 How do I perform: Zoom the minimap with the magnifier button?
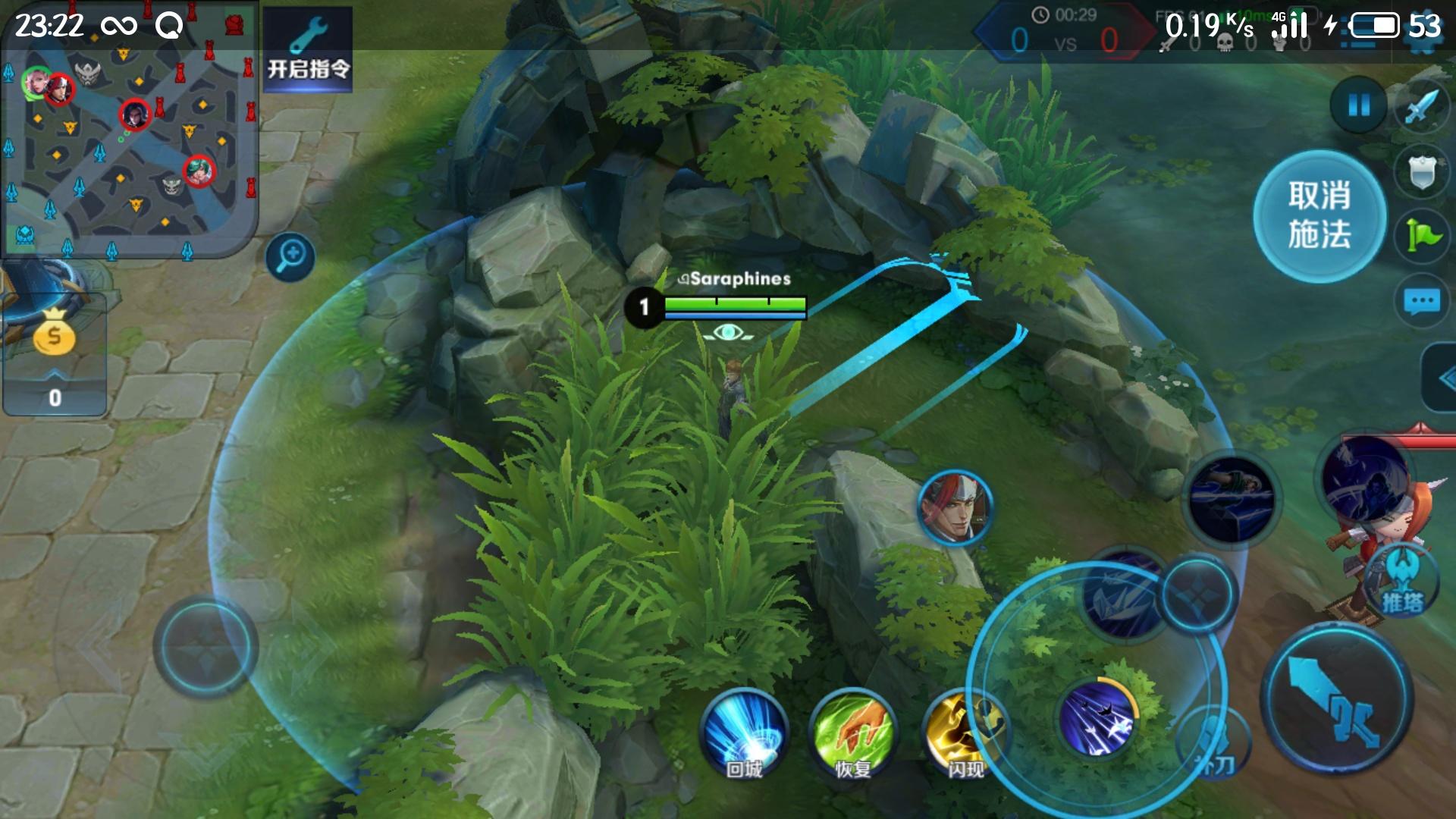point(290,256)
